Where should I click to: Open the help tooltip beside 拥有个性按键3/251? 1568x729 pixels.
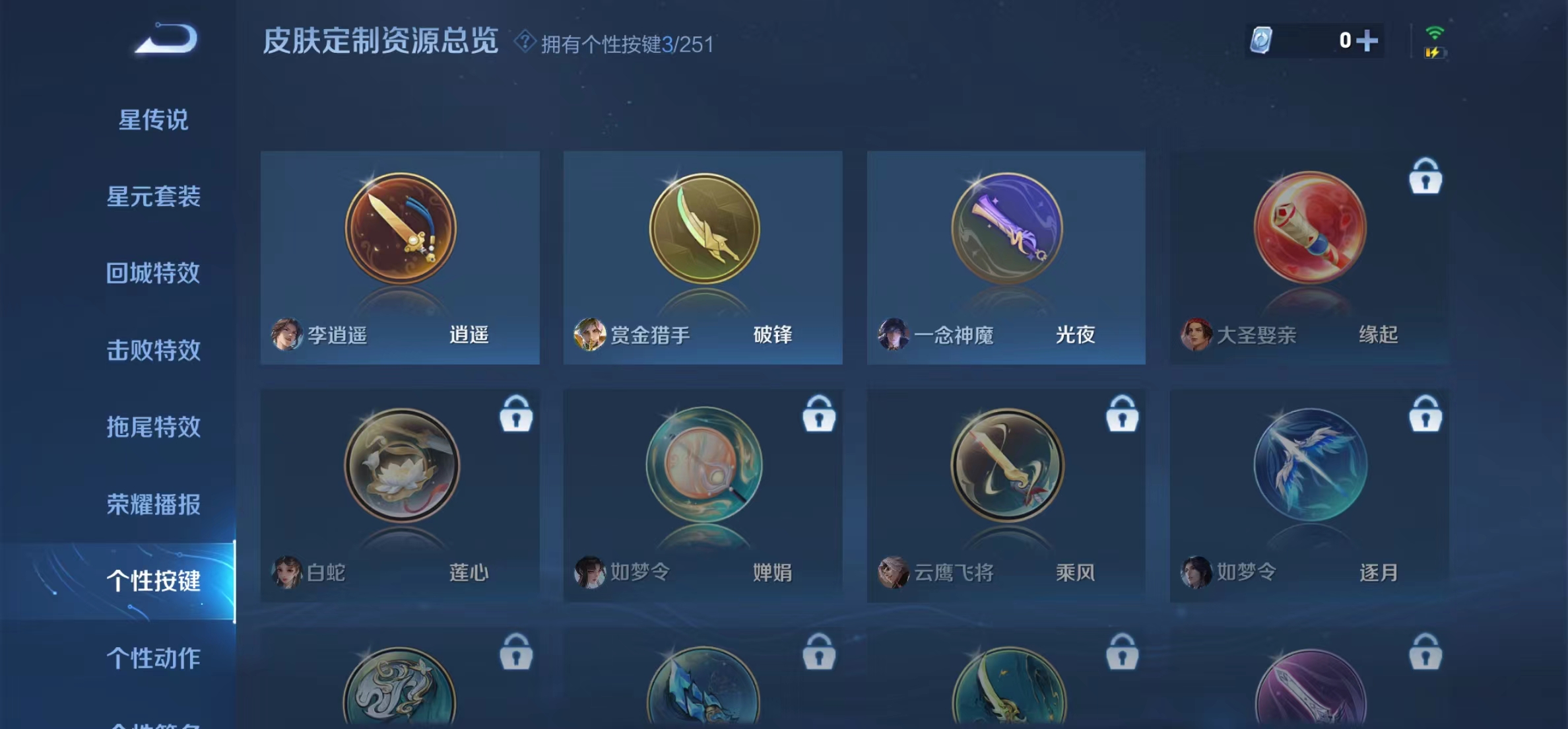[523, 44]
